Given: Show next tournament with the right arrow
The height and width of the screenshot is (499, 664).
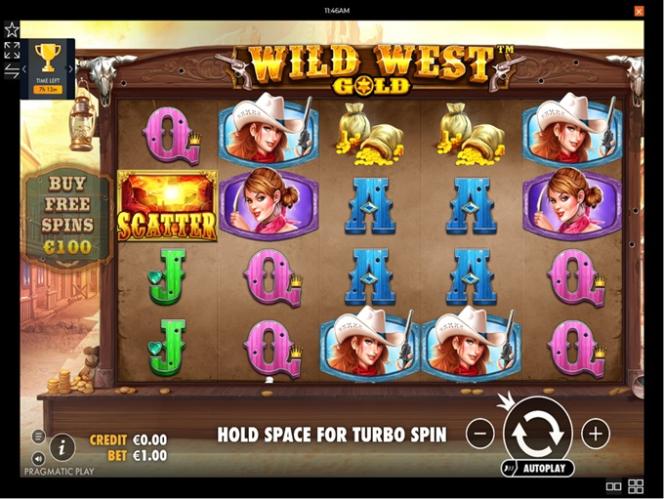Looking at the screenshot, I should coord(71,69).
